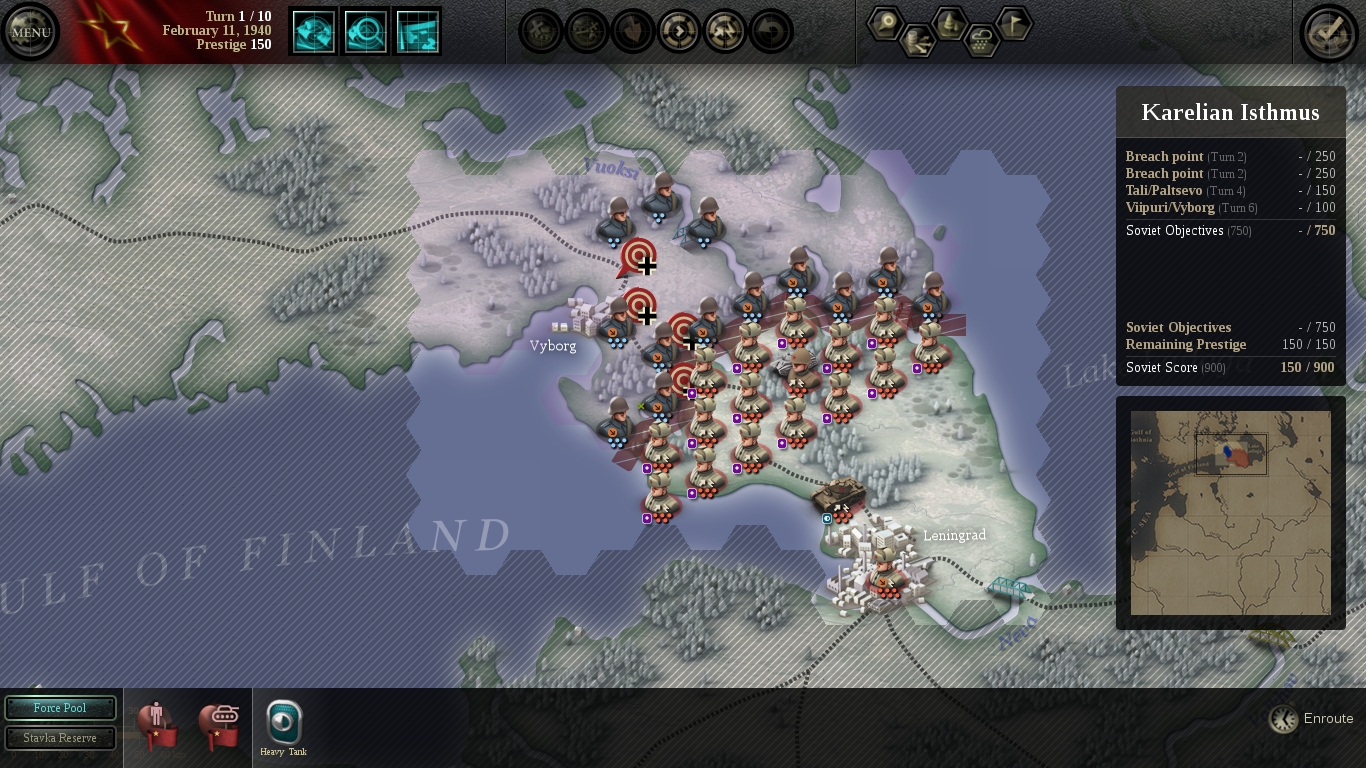Open the cyan magnifier map view
The width and height of the screenshot is (1366, 768).
(x=365, y=32)
